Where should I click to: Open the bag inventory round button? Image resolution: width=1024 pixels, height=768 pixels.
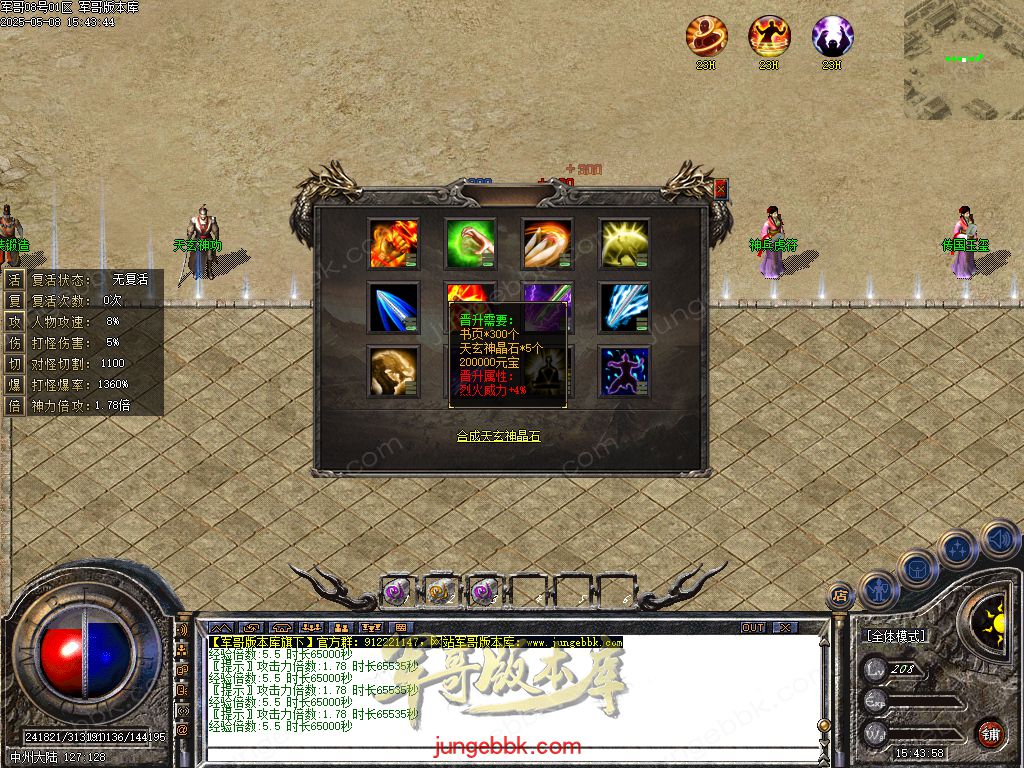917,568
